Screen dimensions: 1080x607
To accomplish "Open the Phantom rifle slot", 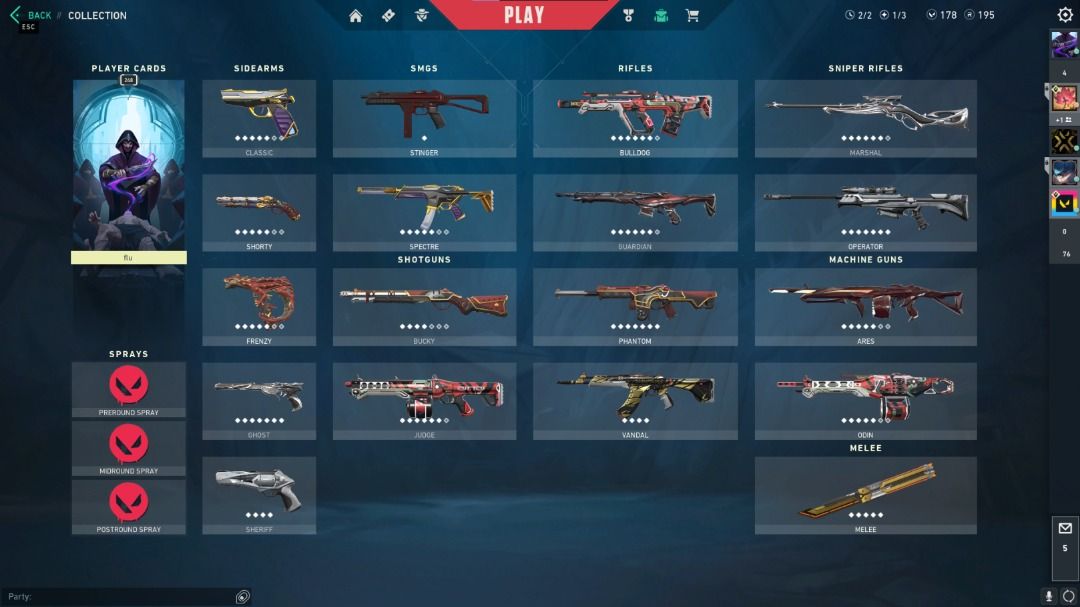I will 635,306.
